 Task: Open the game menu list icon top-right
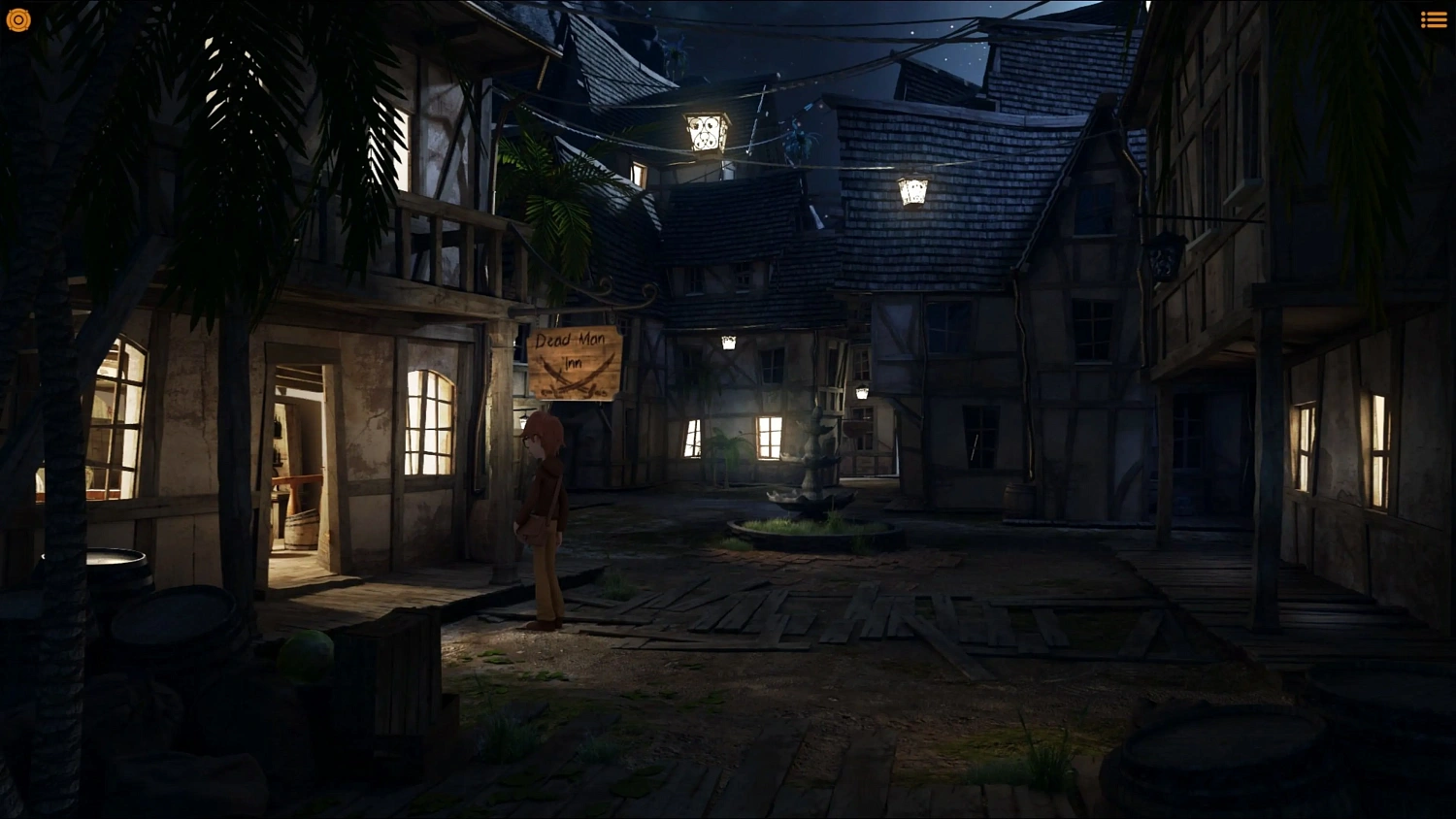pyautogui.click(x=1434, y=18)
